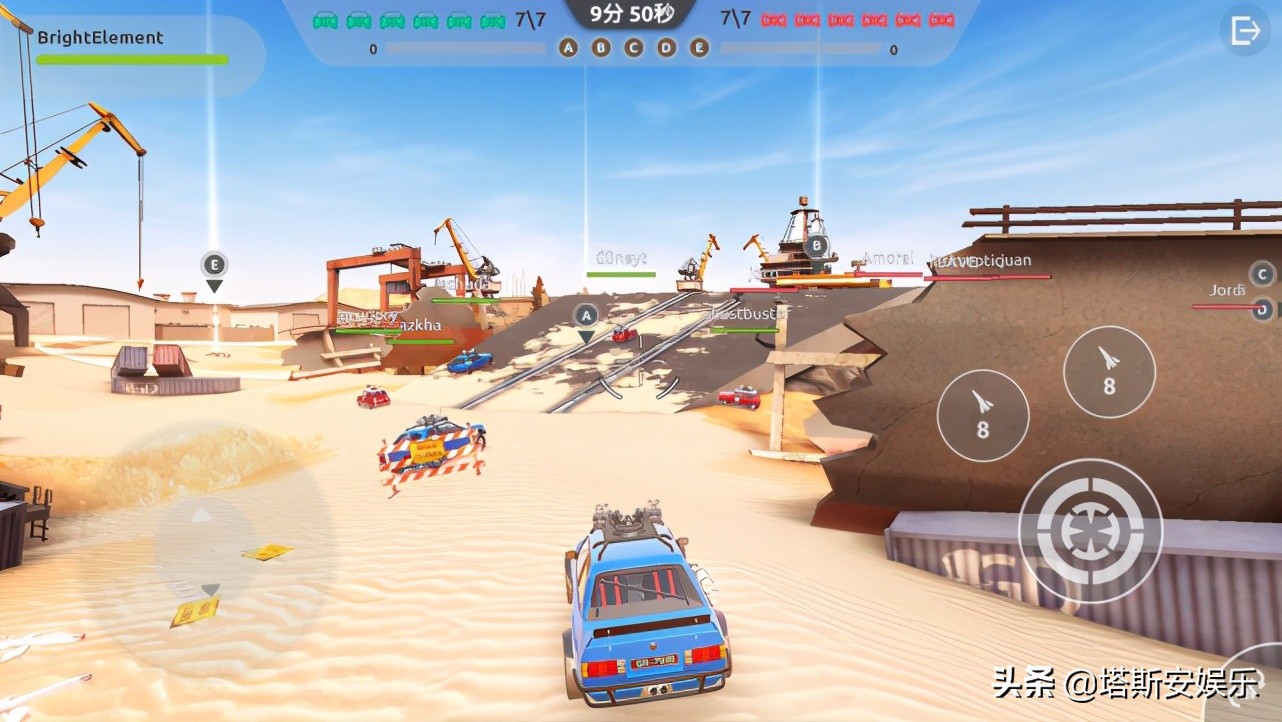Image resolution: width=1282 pixels, height=722 pixels.
Task: Tap the joystick's reverse arrow
Action: point(209,590)
